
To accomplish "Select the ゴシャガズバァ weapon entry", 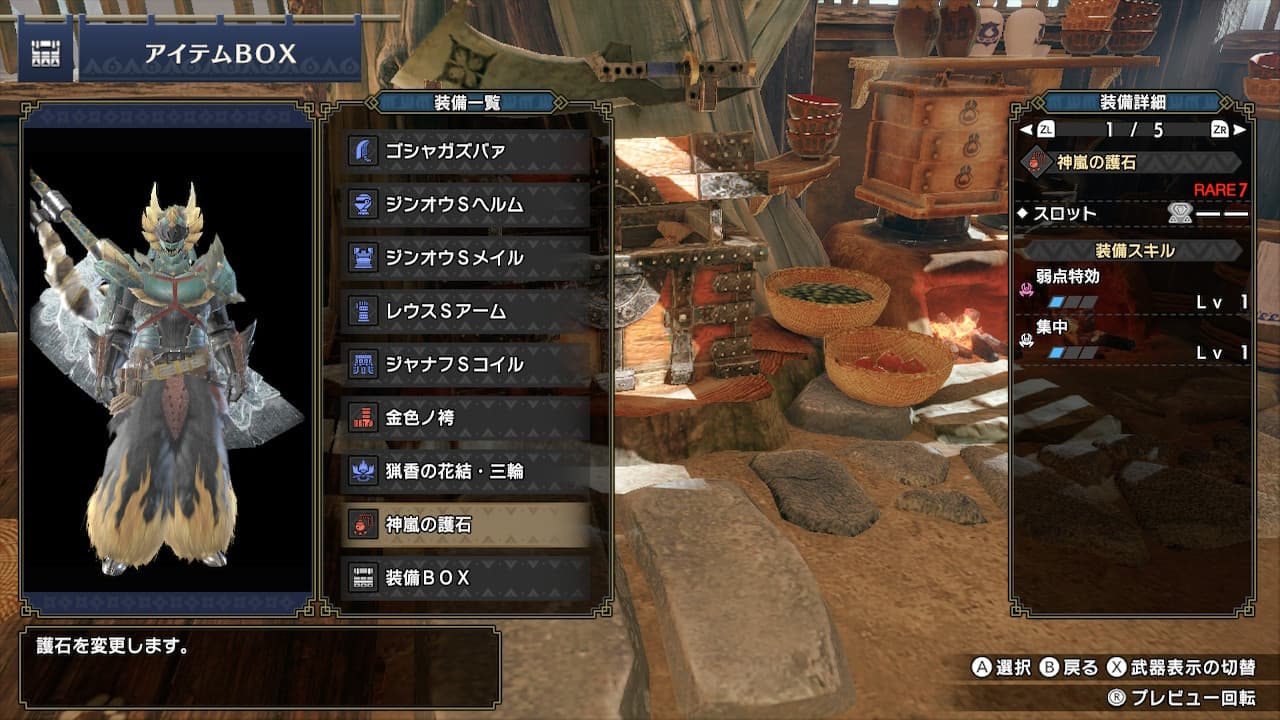I will [467, 151].
